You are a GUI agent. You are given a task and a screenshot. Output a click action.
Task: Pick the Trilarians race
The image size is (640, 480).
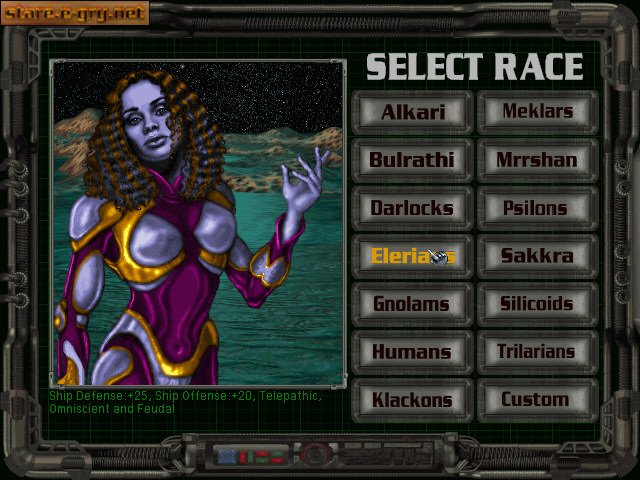pos(537,352)
